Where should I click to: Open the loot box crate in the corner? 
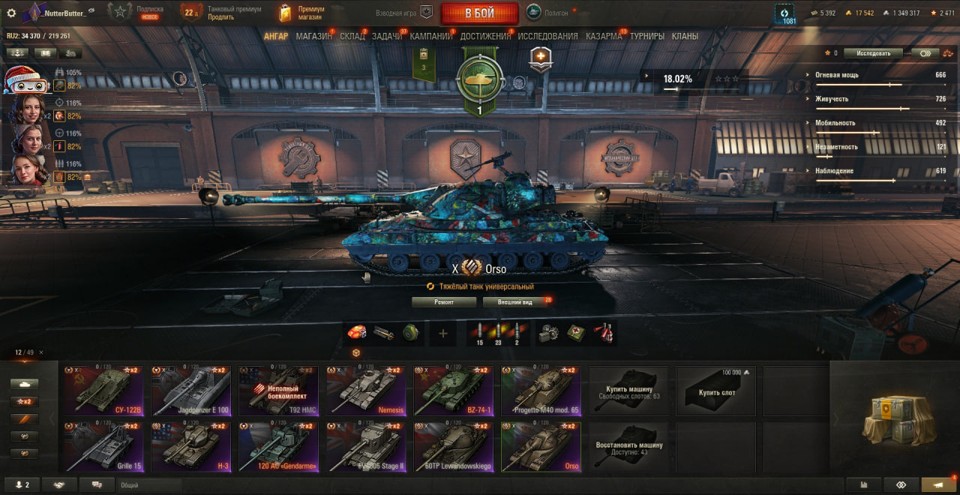click(x=893, y=416)
